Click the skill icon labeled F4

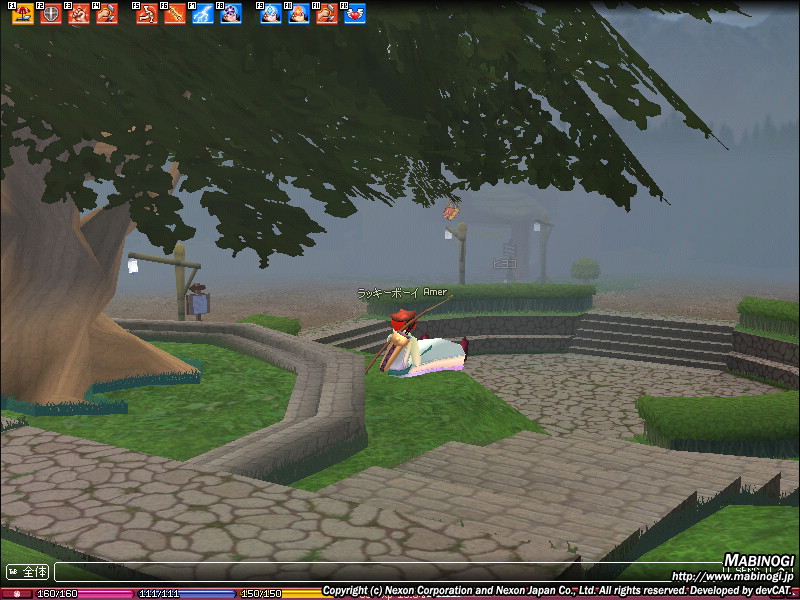point(107,14)
